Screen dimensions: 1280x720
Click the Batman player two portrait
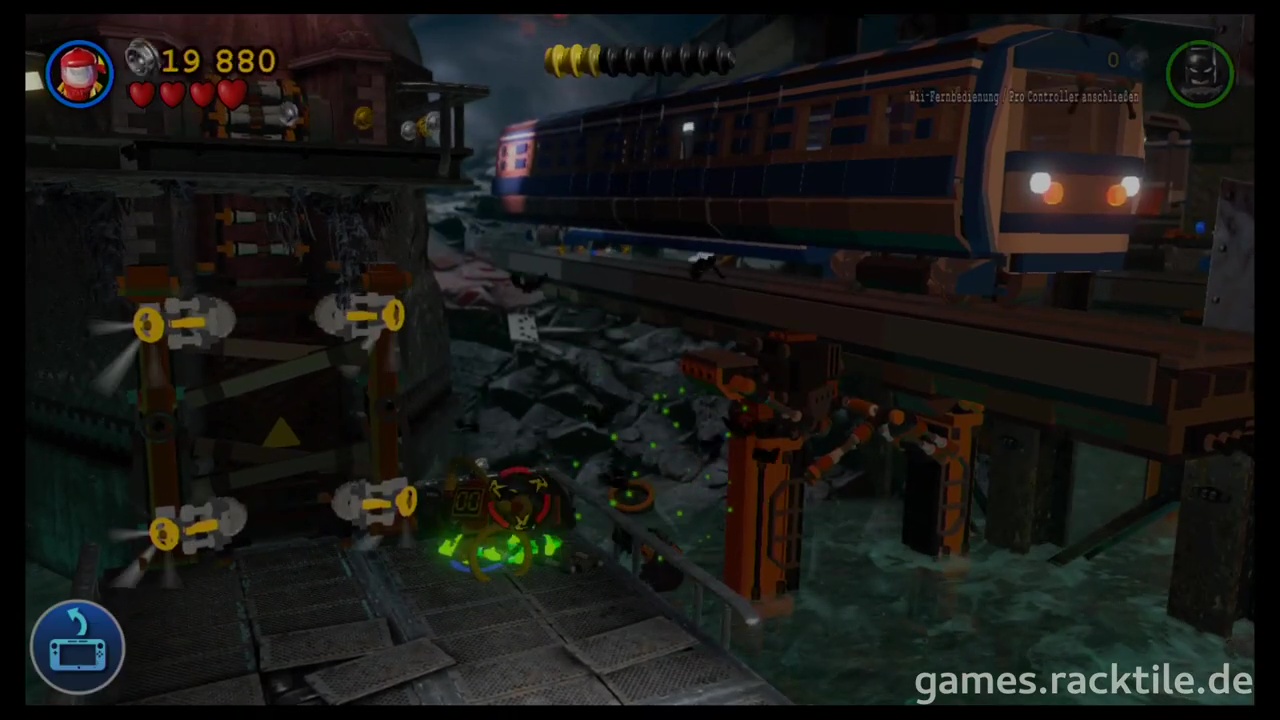tap(1199, 73)
